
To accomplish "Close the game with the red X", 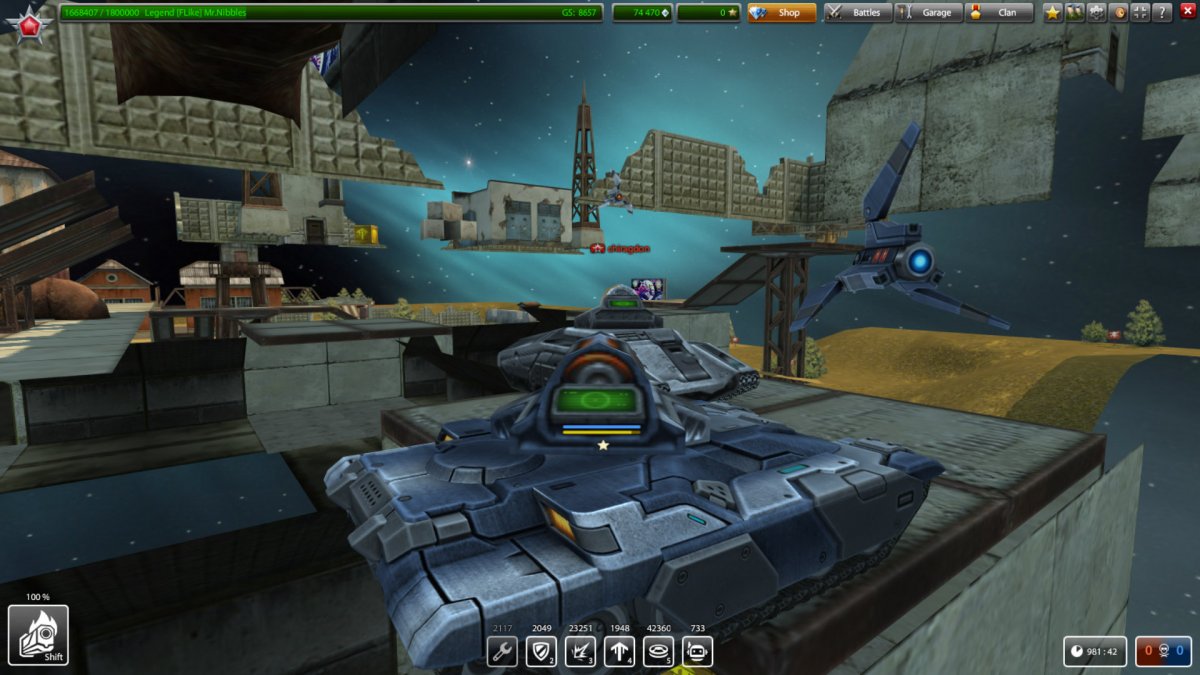I will [x=1188, y=12].
